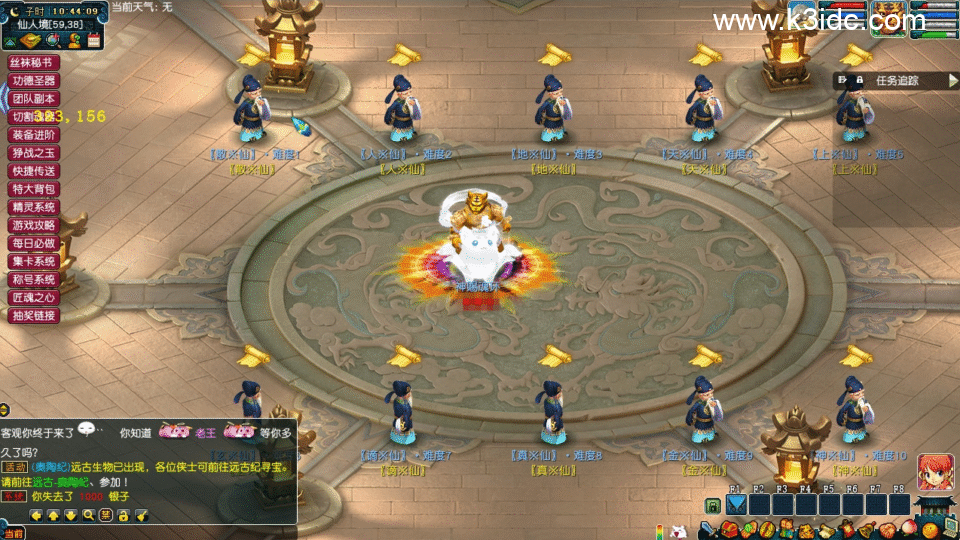Click the red-haired character portrait
The width and height of the screenshot is (960, 540).
pyautogui.click(x=934, y=471)
